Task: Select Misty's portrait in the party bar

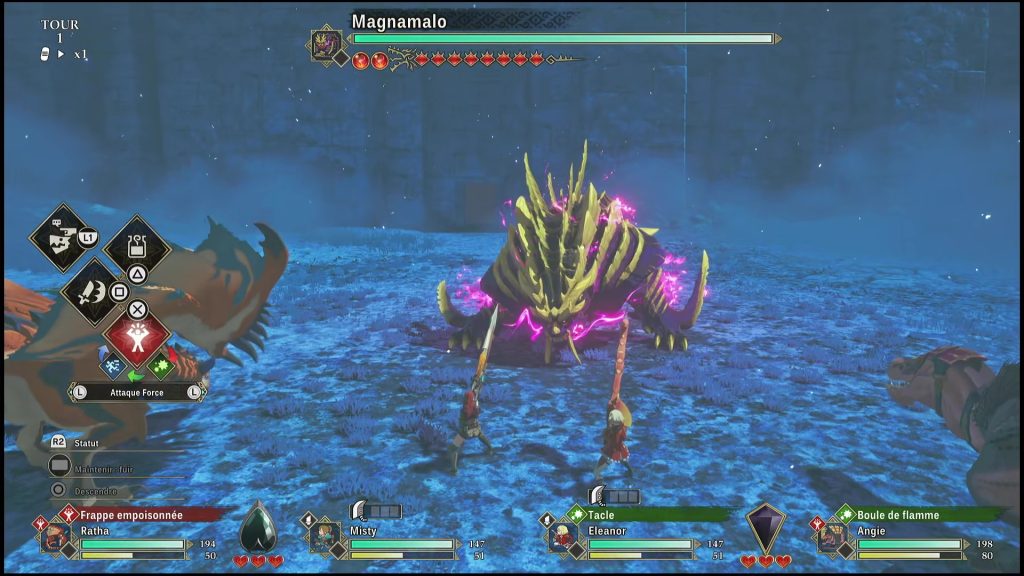Action: (x=324, y=536)
